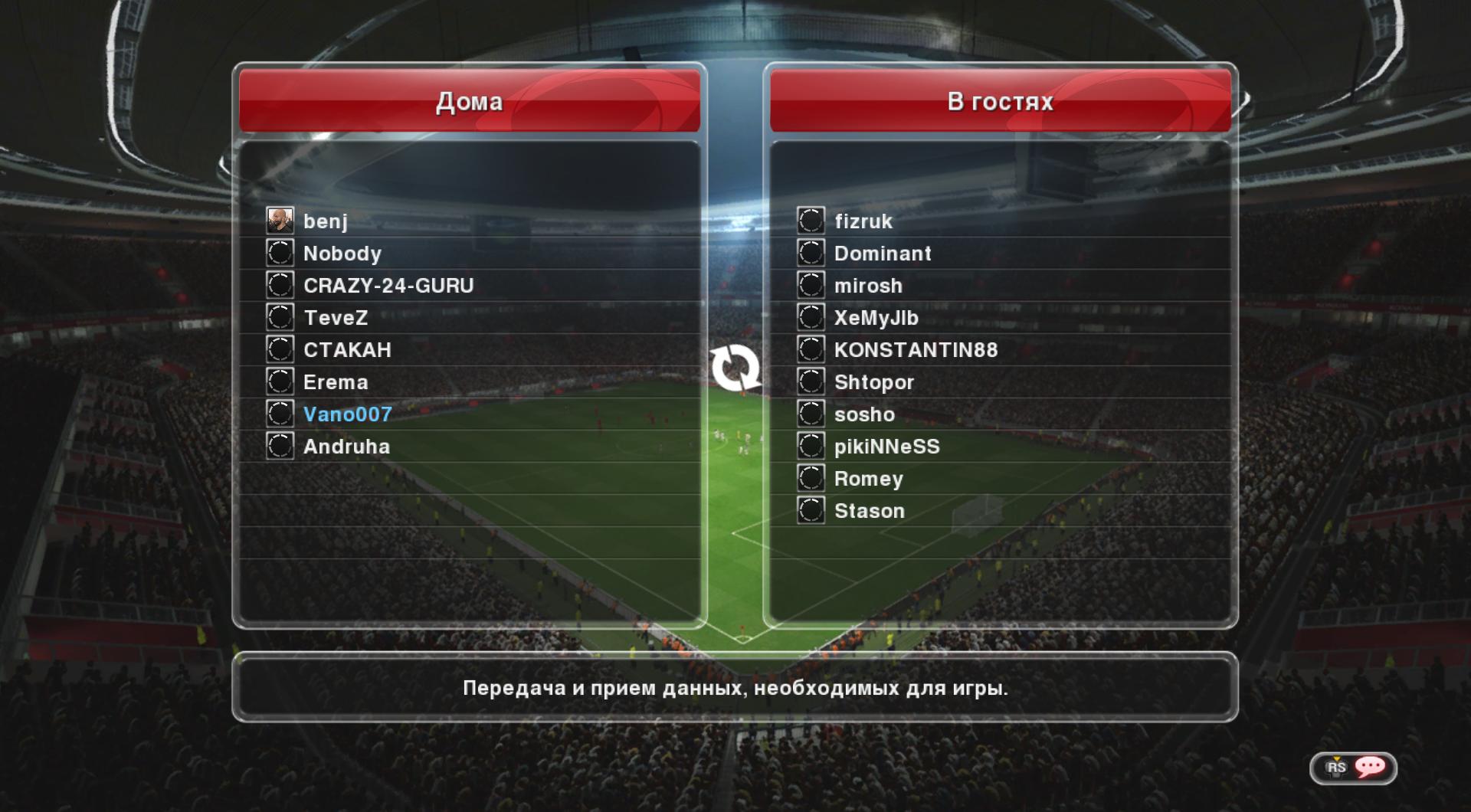Pick TeveZ in the home list
This screenshot has height=812, width=1471.
tap(336, 318)
